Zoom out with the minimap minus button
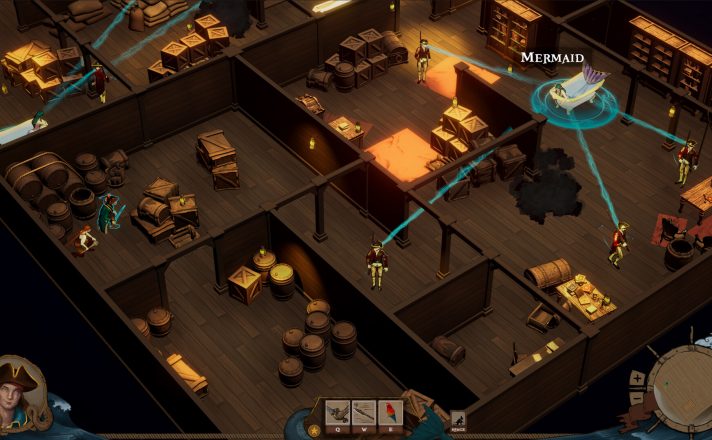The image size is (712, 440). 636,398
